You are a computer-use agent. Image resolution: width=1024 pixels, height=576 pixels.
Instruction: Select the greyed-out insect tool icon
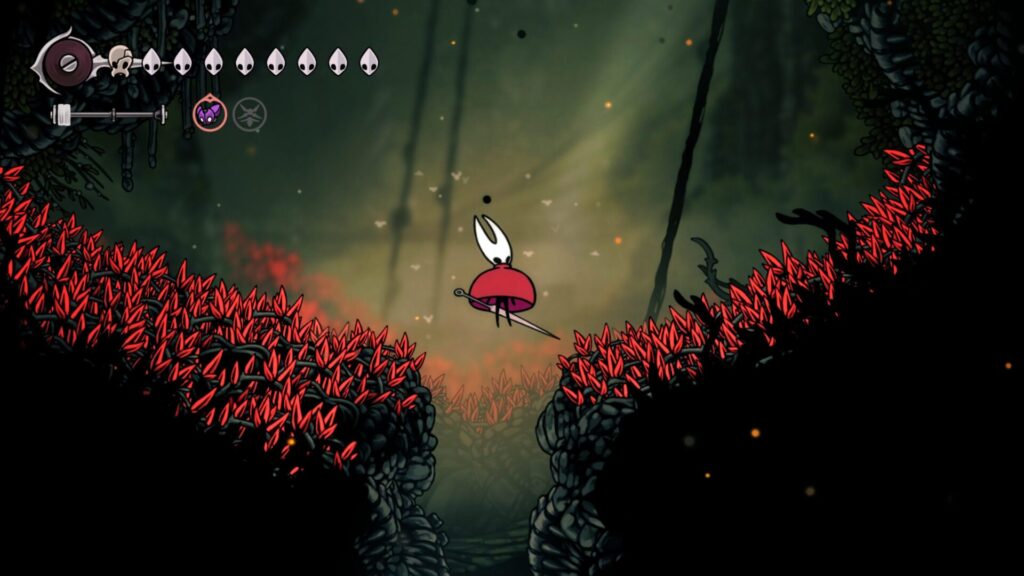tap(250, 115)
